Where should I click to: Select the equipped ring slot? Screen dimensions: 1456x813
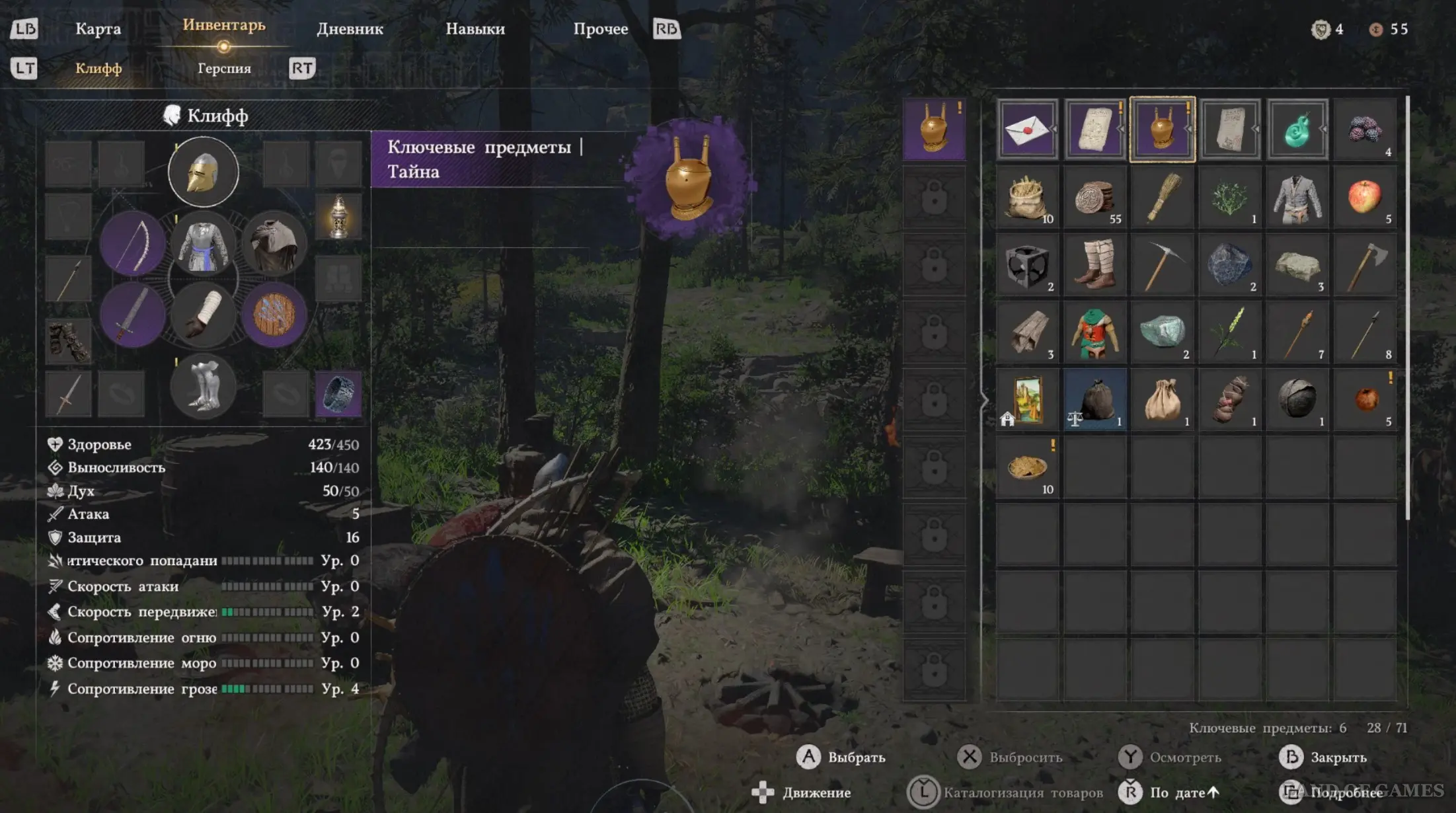pos(338,394)
